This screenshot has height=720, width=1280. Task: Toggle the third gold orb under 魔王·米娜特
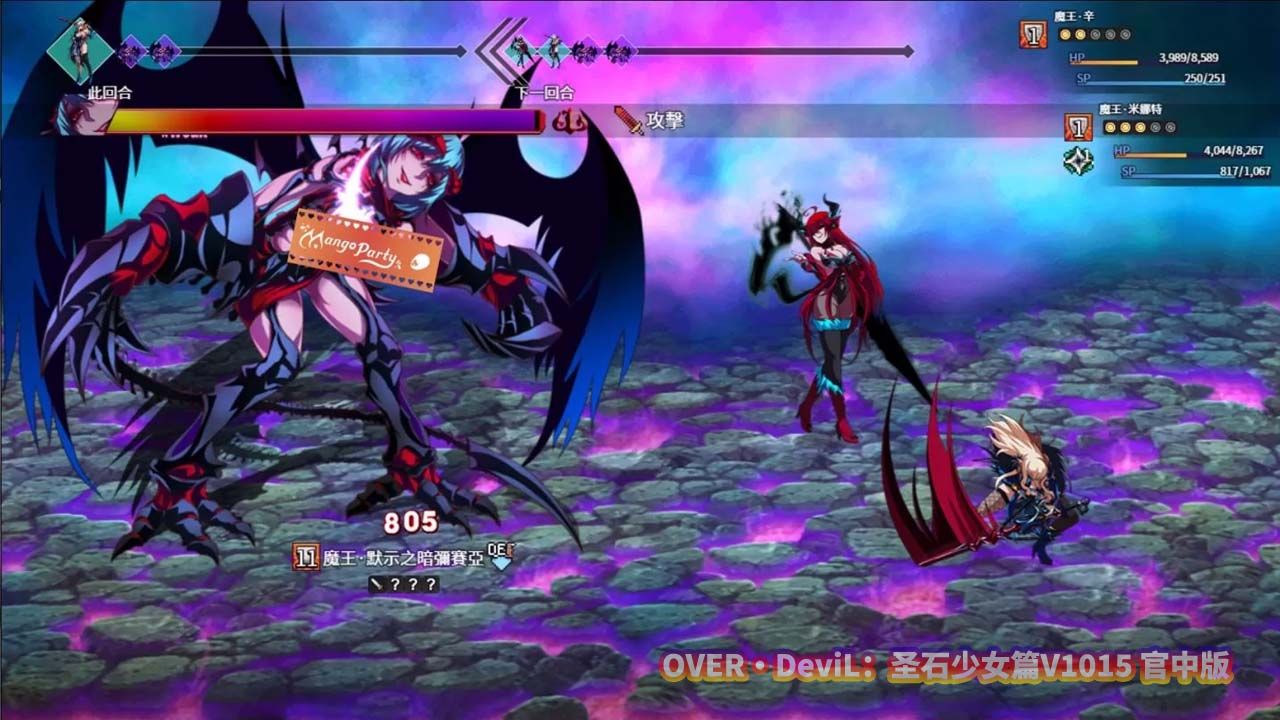pos(1138,128)
